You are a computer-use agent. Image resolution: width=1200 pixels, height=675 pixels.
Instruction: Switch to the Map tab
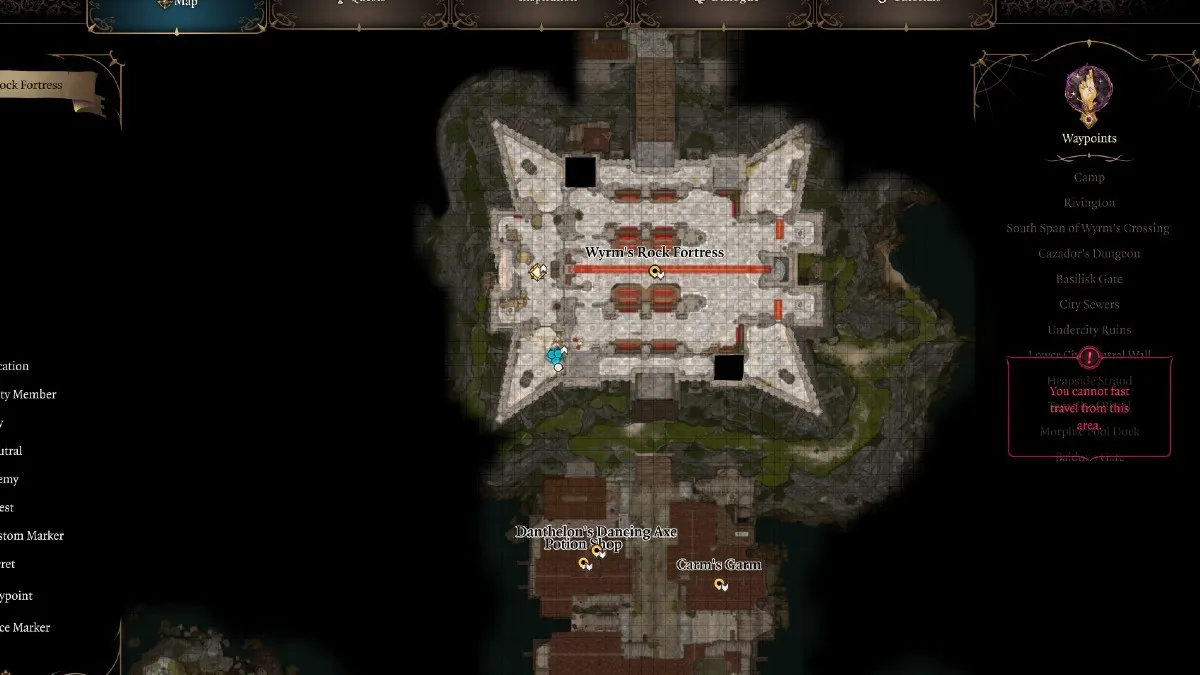(179, 4)
